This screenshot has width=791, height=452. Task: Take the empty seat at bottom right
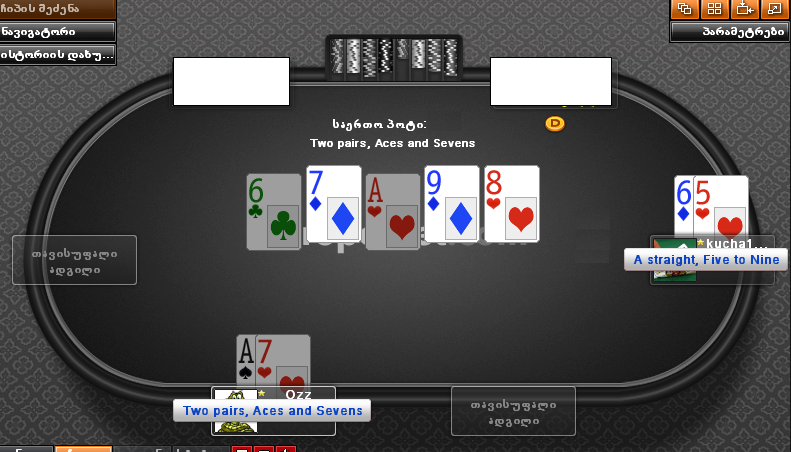tap(513, 410)
